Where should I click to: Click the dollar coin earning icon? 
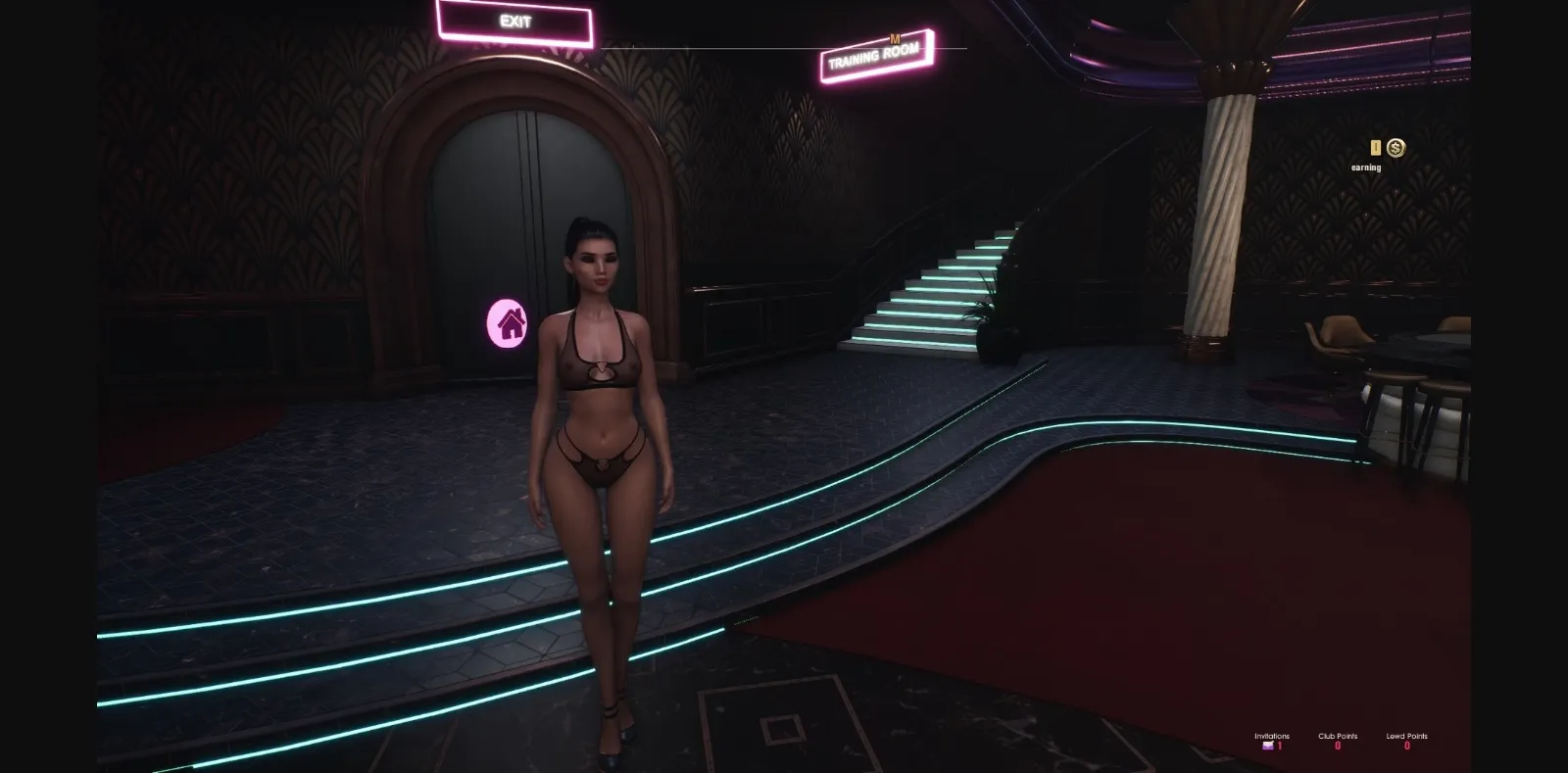pos(1396,147)
